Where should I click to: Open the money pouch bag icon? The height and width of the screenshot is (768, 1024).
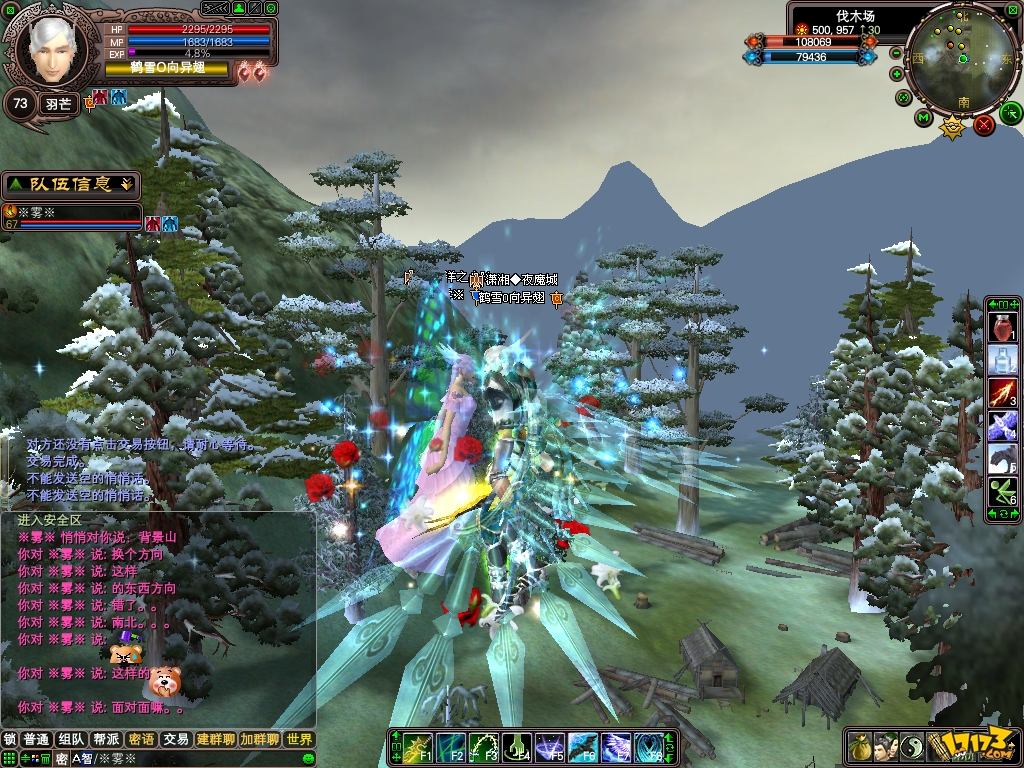[x=861, y=747]
